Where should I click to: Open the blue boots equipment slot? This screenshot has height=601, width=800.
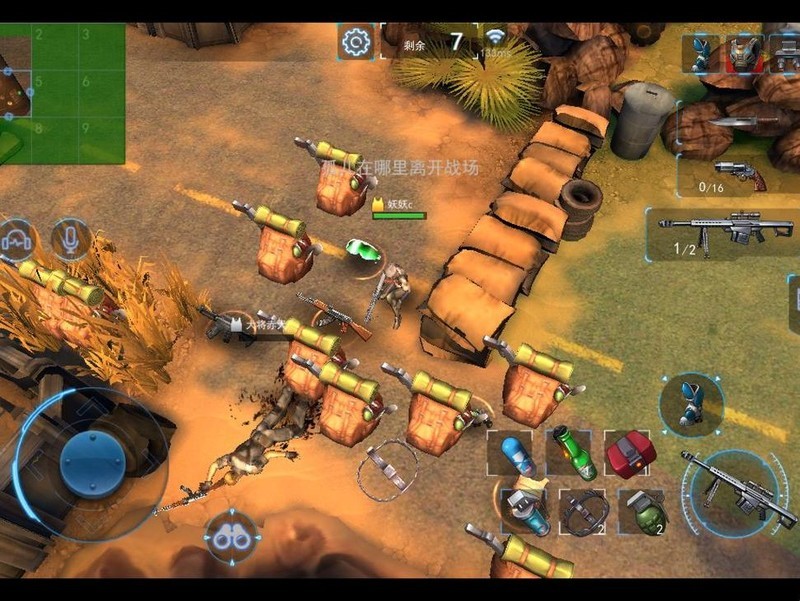coord(701,53)
